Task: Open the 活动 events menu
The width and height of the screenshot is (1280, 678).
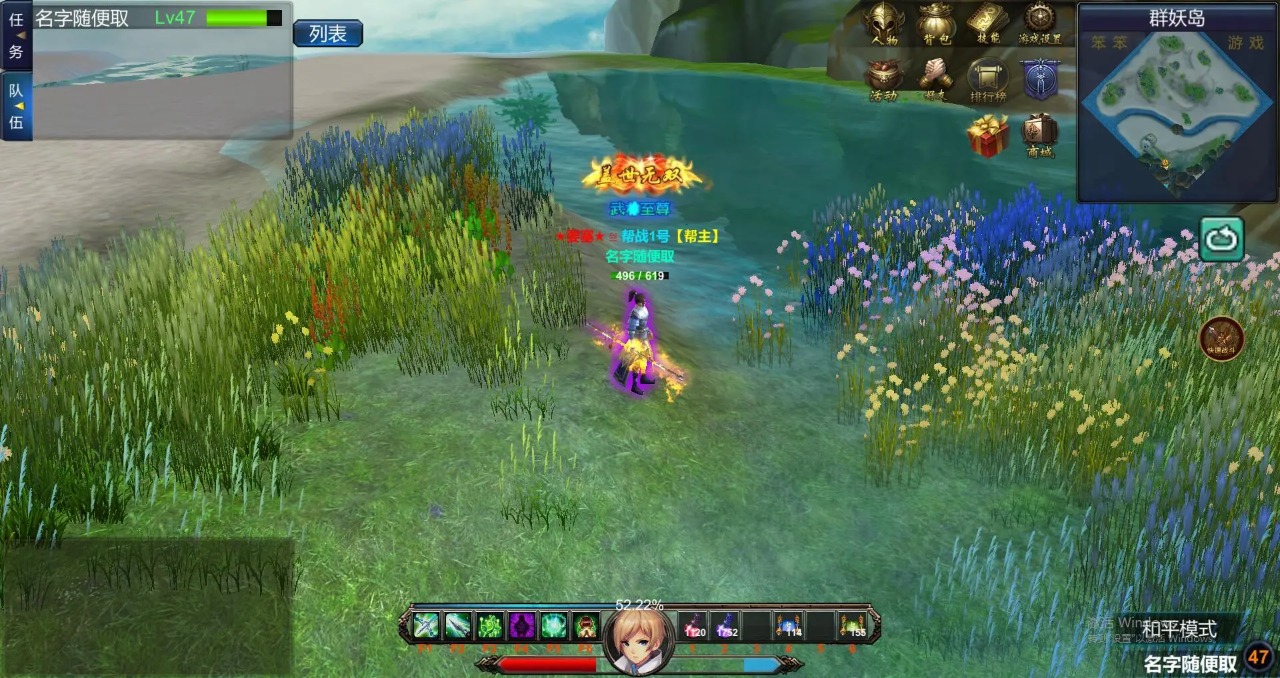Action: pos(884,78)
